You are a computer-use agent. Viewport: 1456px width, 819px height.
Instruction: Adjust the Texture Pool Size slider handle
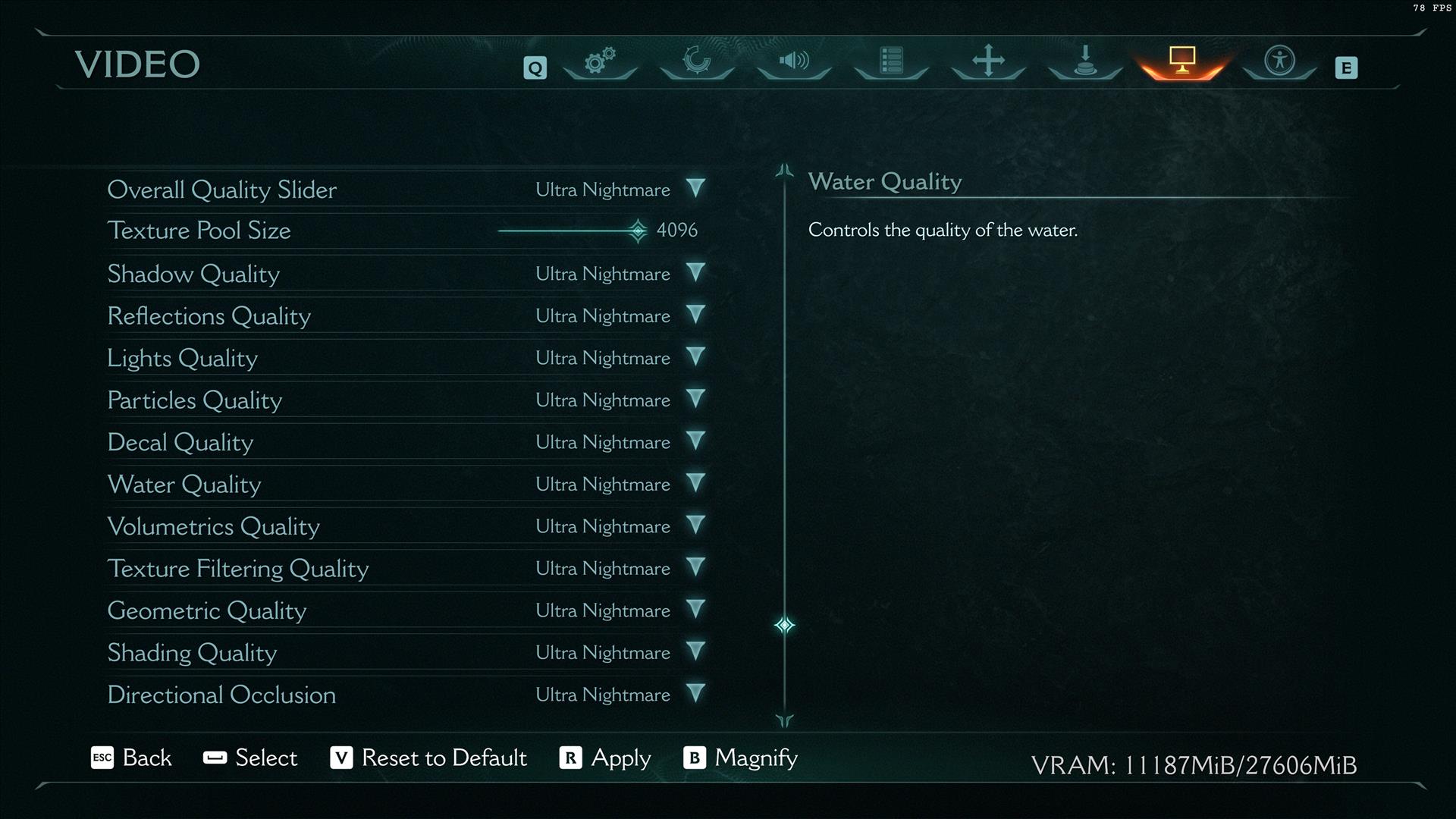click(x=638, y=231)
